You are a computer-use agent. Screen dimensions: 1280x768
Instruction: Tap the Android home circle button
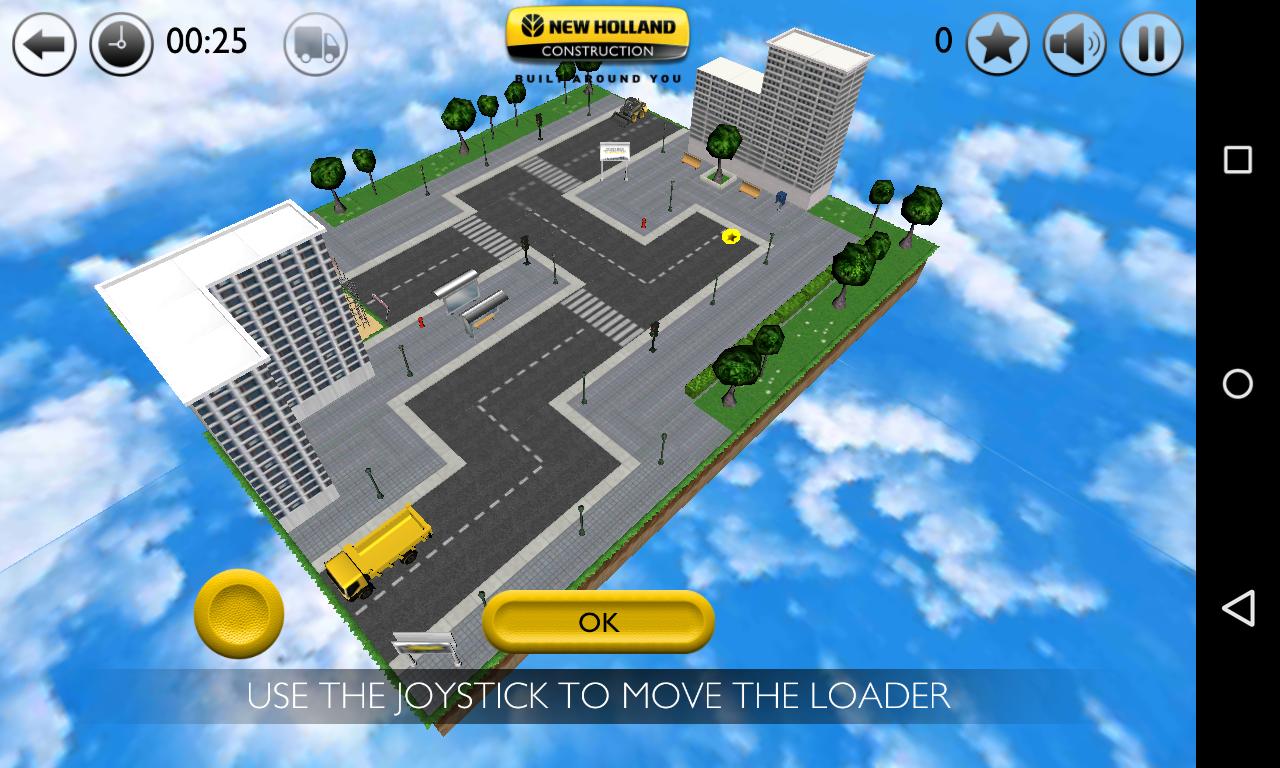pos(1237,383)
